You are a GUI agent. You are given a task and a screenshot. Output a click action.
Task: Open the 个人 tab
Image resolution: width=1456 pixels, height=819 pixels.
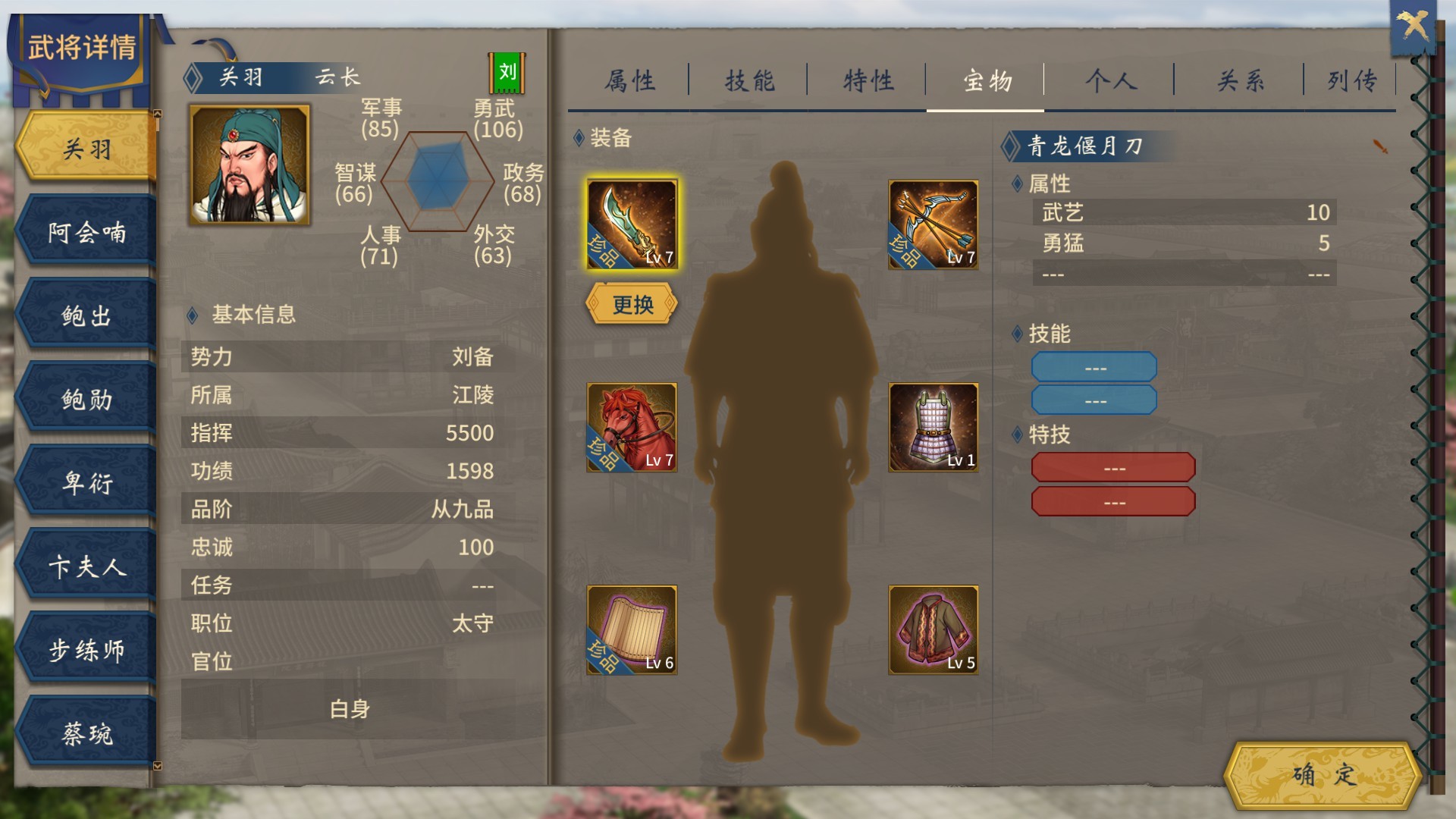pyautogui.click(x=1109, y=81)
